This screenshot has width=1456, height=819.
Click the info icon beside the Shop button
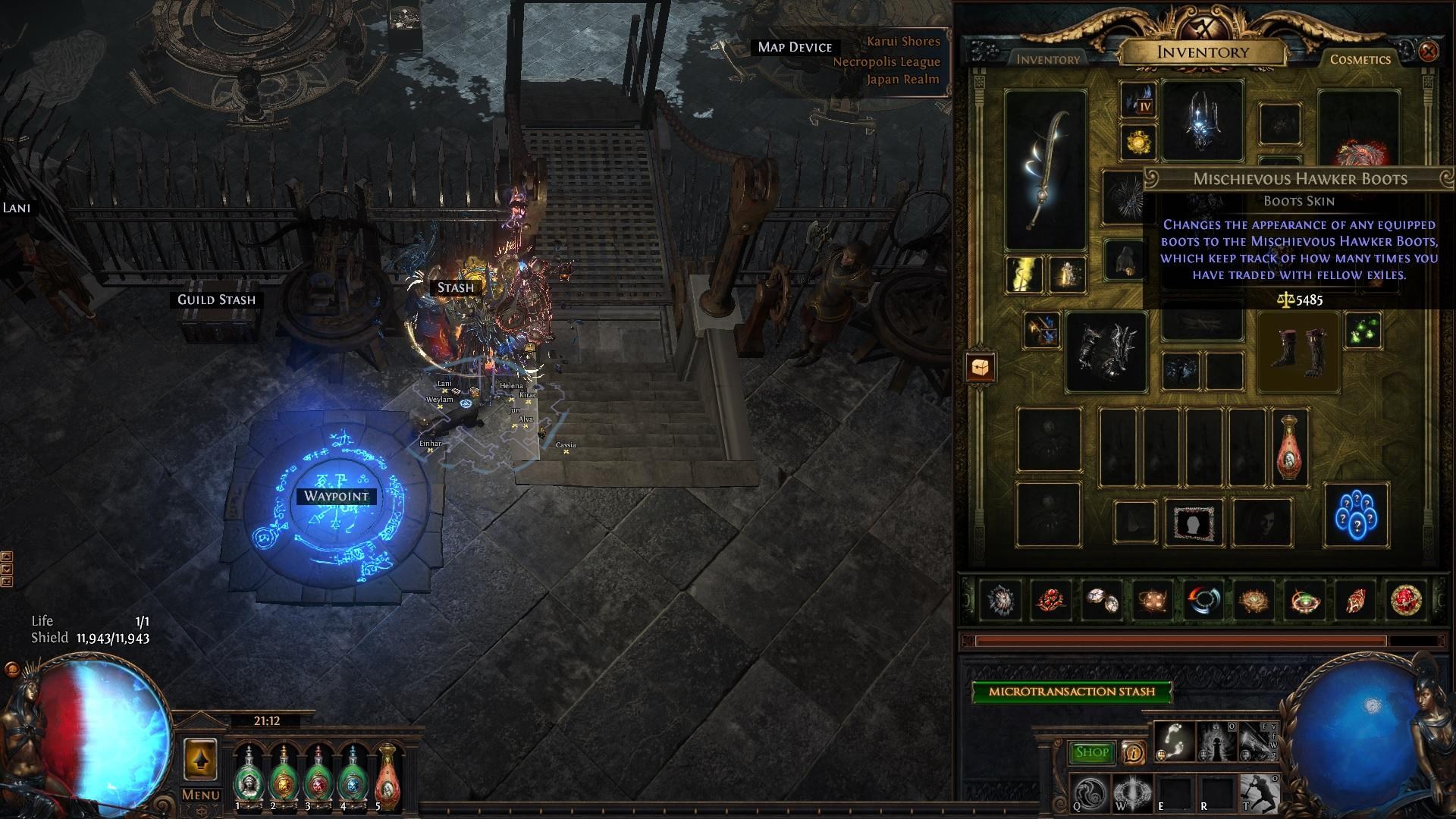coord(1134,752)
